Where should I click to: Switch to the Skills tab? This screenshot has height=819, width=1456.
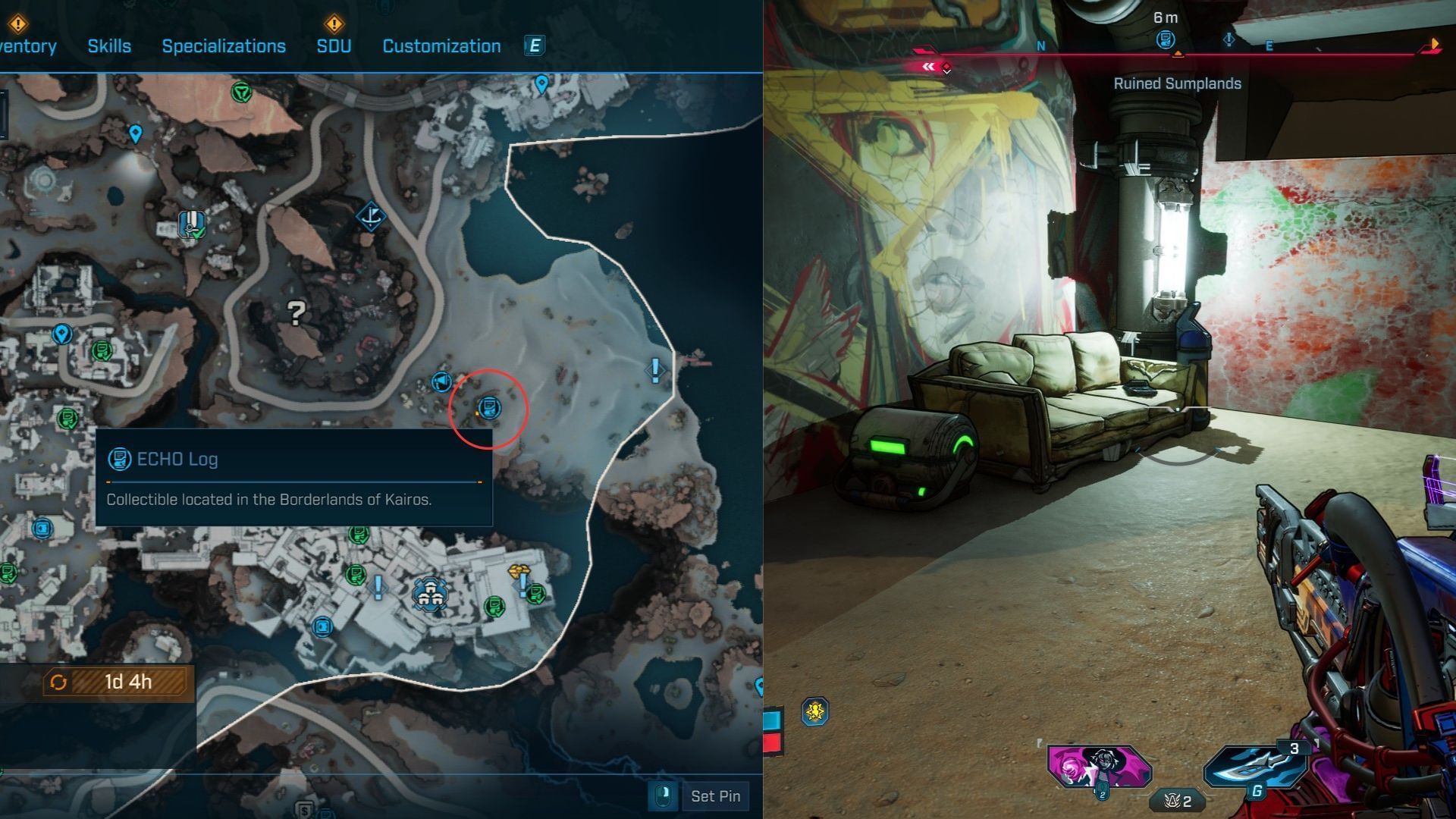(x=109, y=46)
